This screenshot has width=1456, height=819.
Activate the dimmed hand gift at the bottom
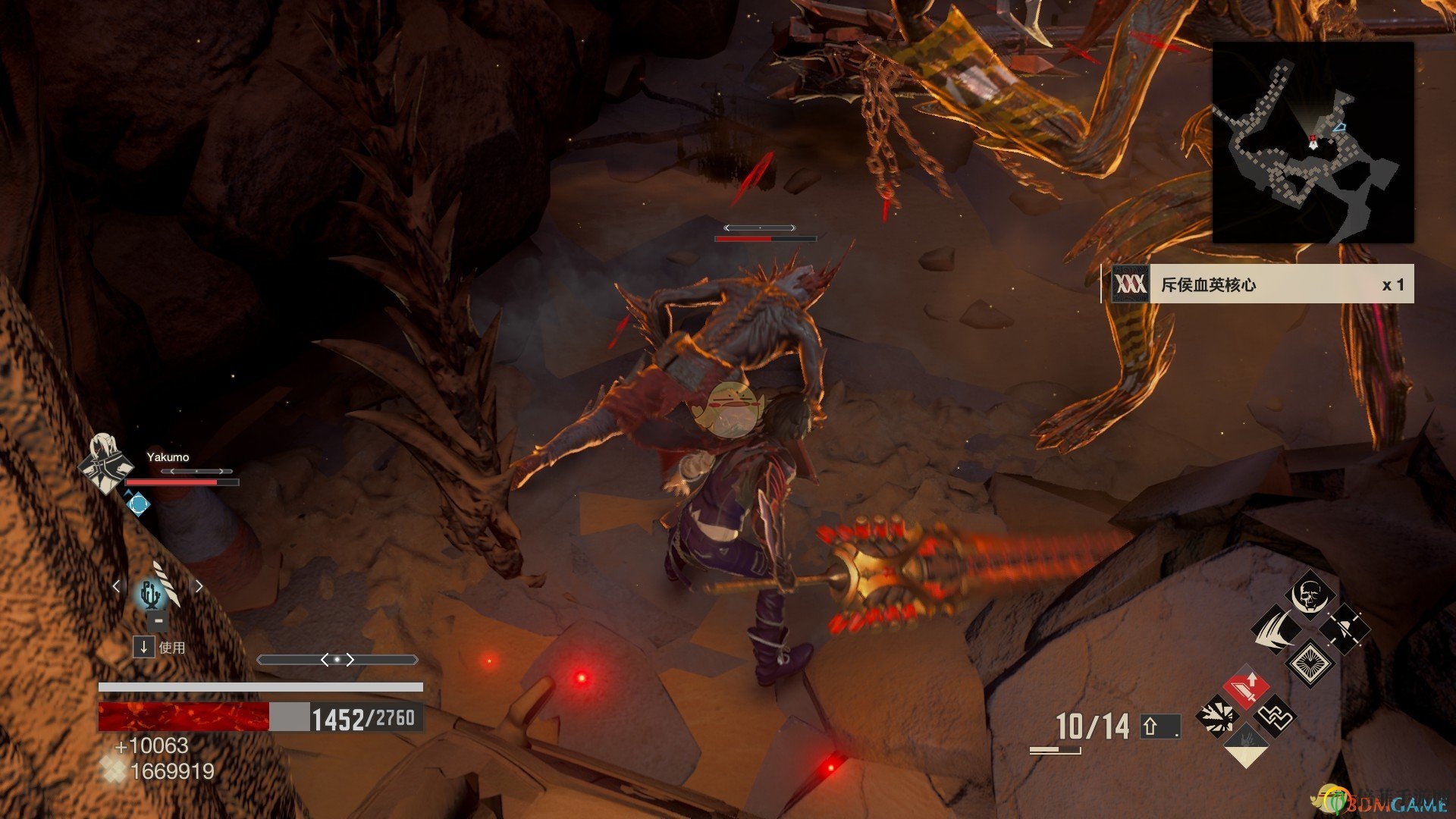[1245, 745]
